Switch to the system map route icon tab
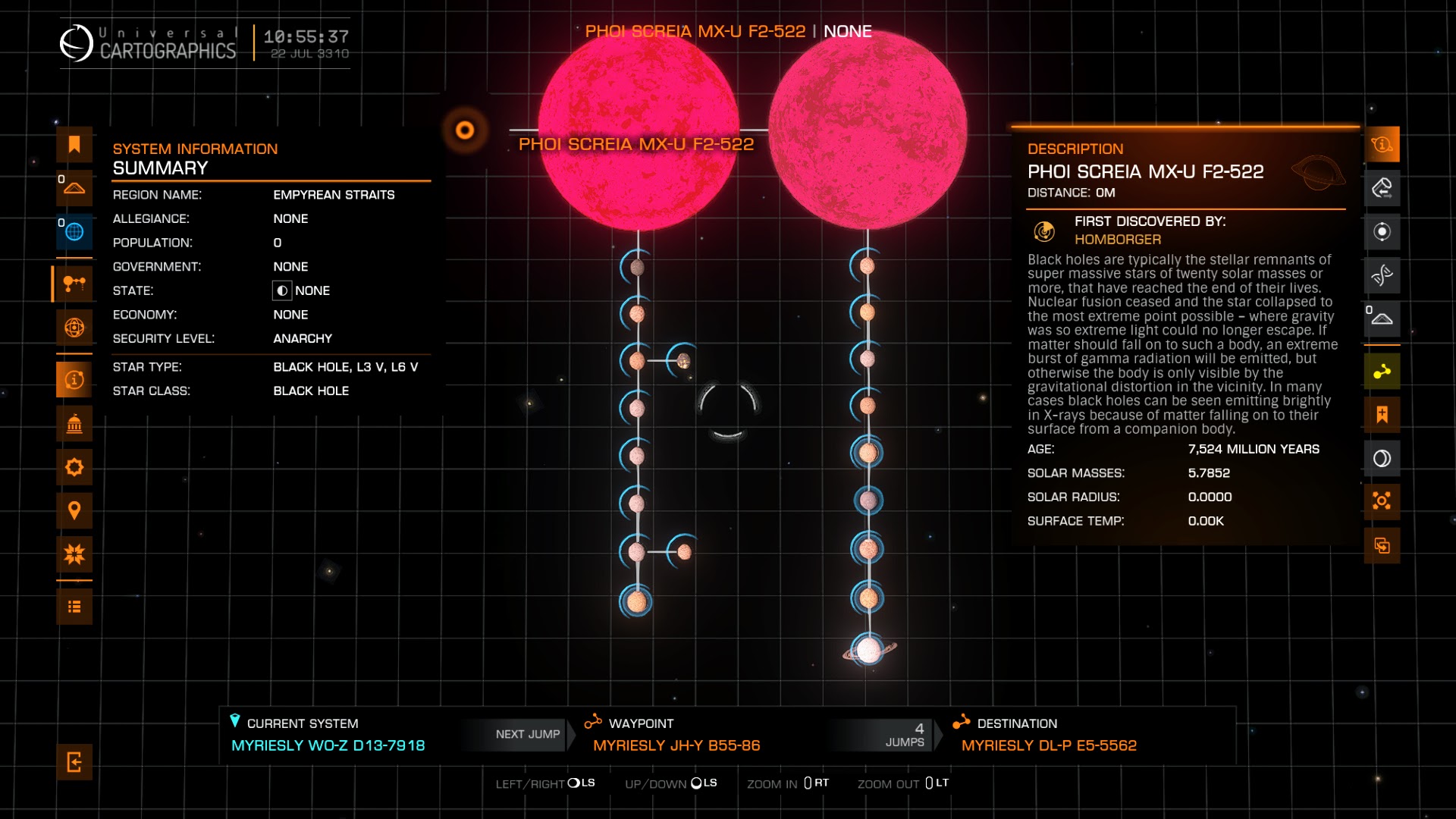 pos(74,284)
